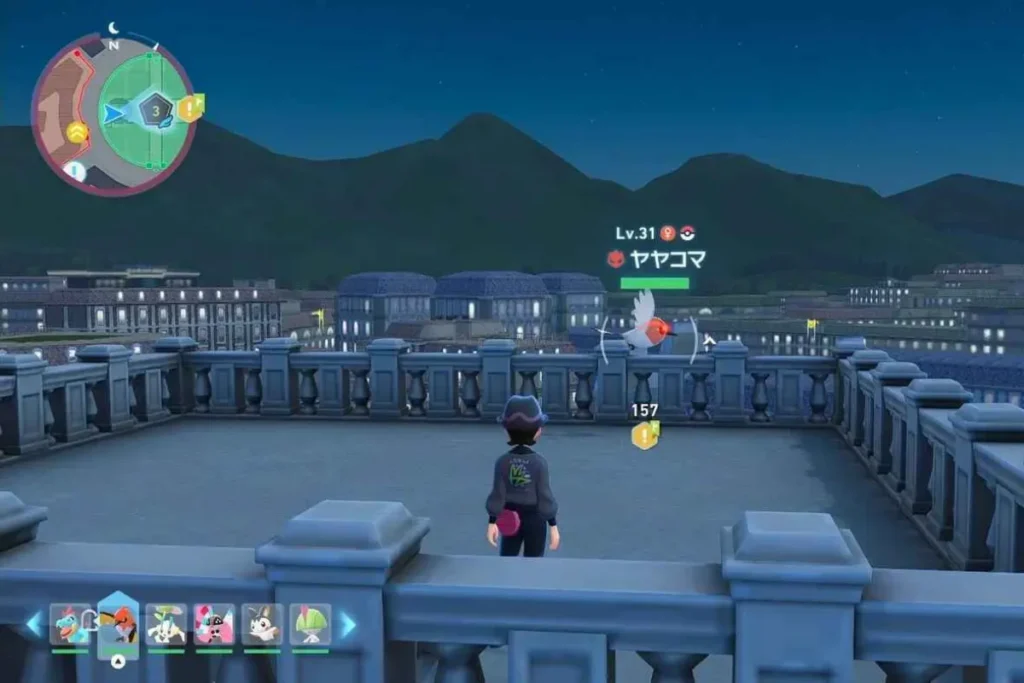Select the blue crocodile Pokémon party slot
The height and width of the screenshot is (683, 1024).
pos(69,624)
